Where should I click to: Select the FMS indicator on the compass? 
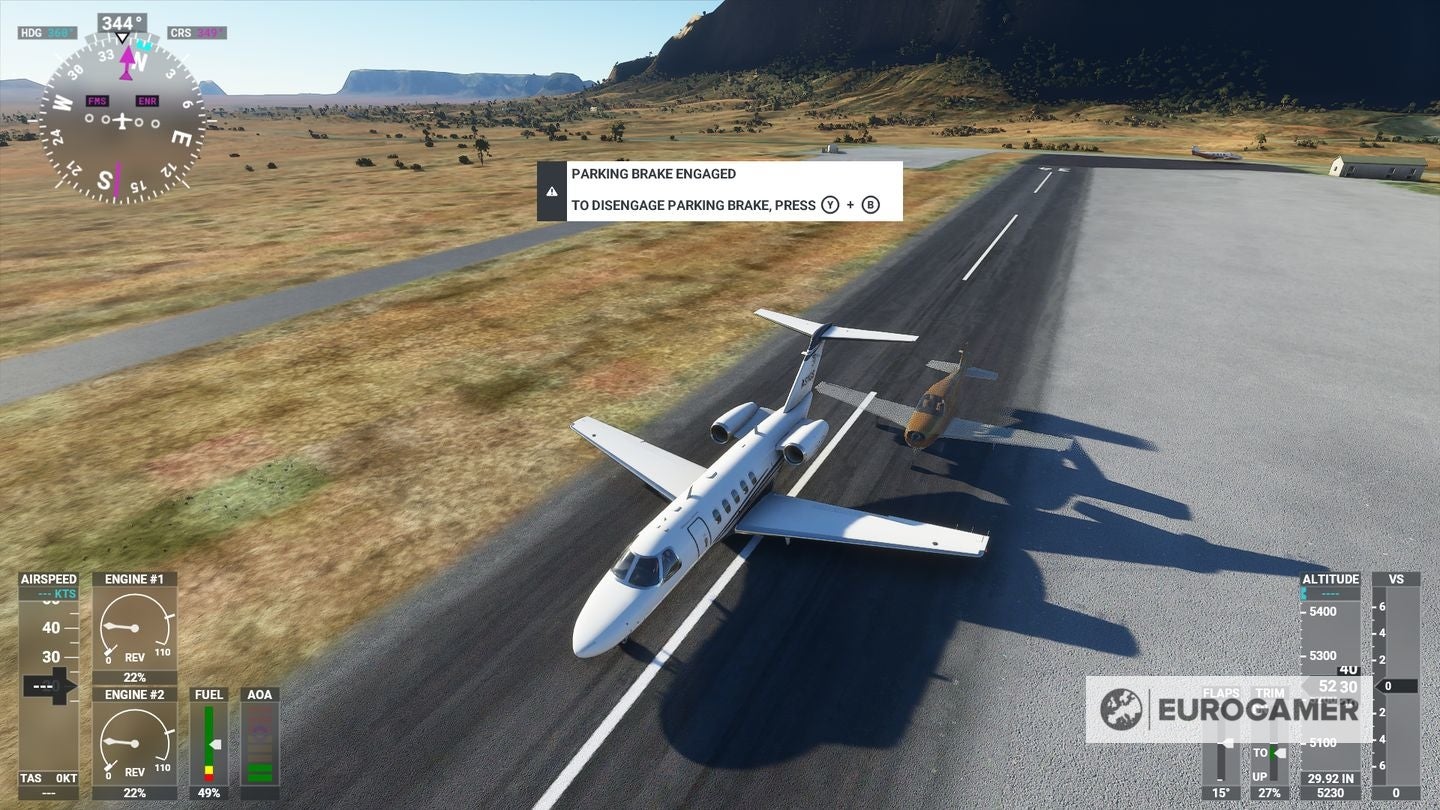click(x=97, y=101)
